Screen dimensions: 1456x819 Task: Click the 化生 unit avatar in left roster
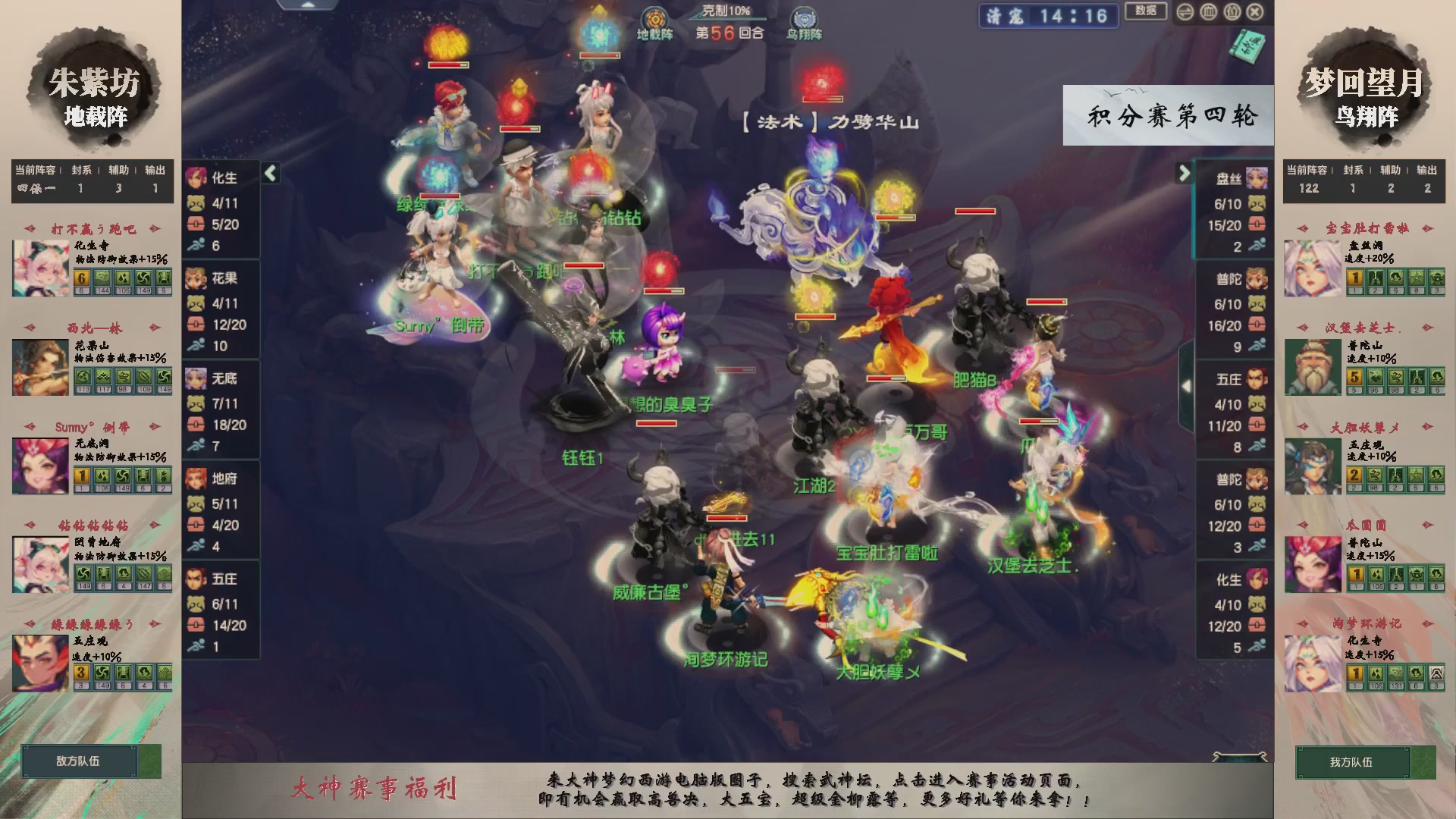[x=196, y=176]
